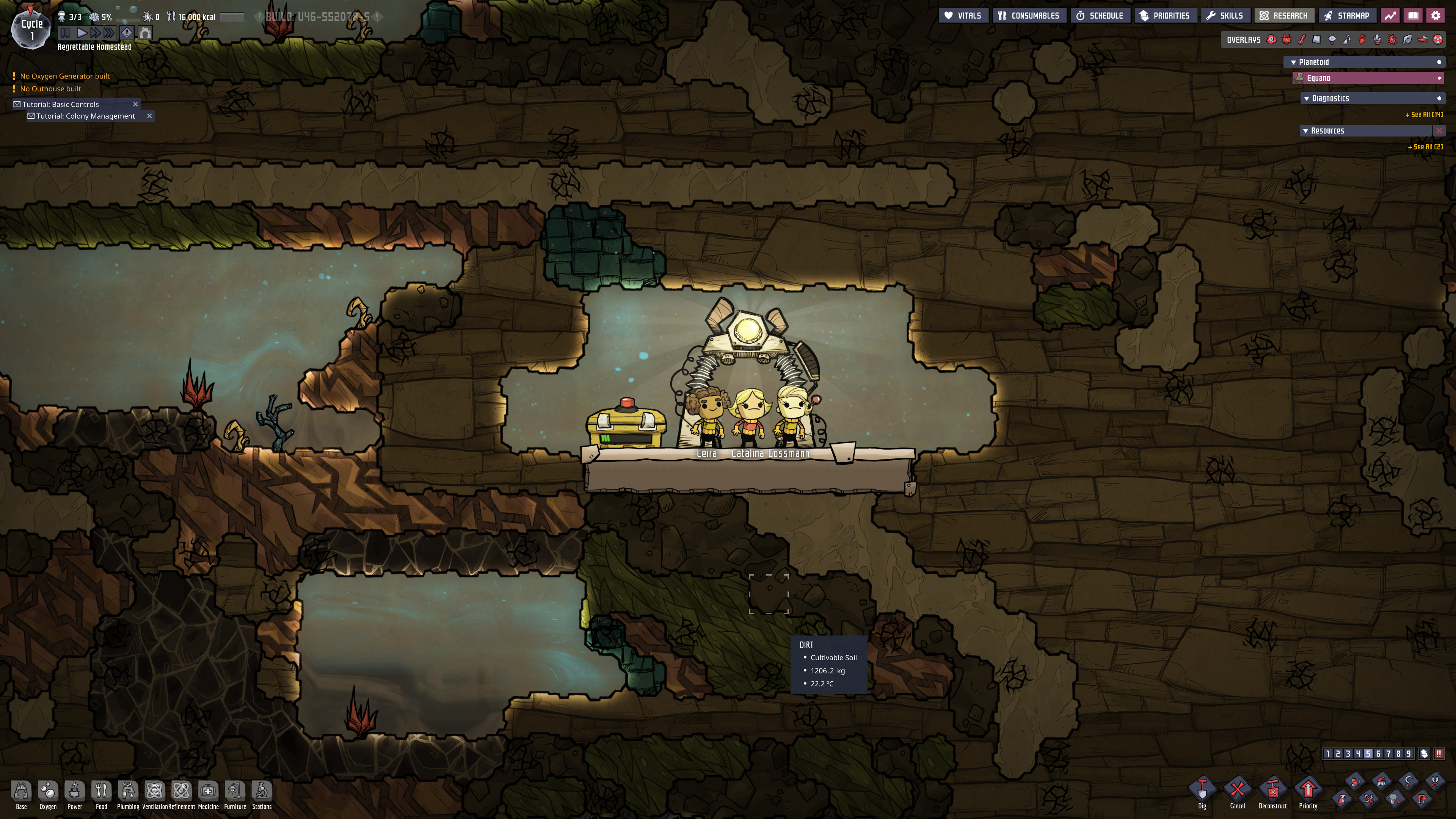Open the Colony Management tutorial message
Screen dimensions: 1456x819
85,116
